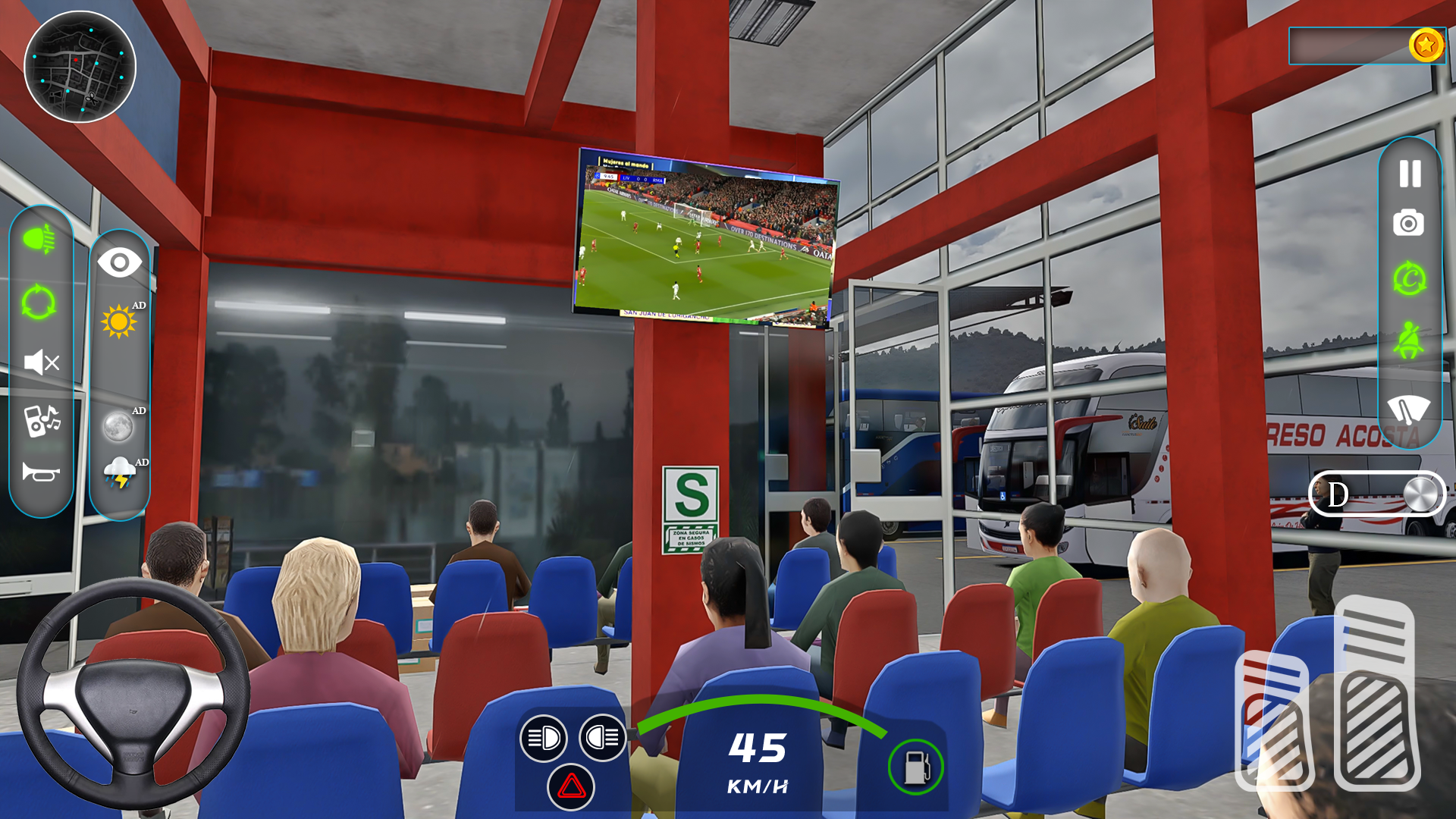Take a screenshot with the camera icon

1408,224
